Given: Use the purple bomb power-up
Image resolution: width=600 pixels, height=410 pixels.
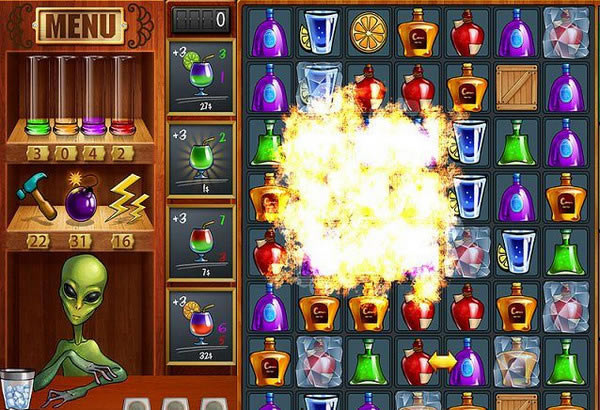Looking at the screenshot, I should (80, 199).
